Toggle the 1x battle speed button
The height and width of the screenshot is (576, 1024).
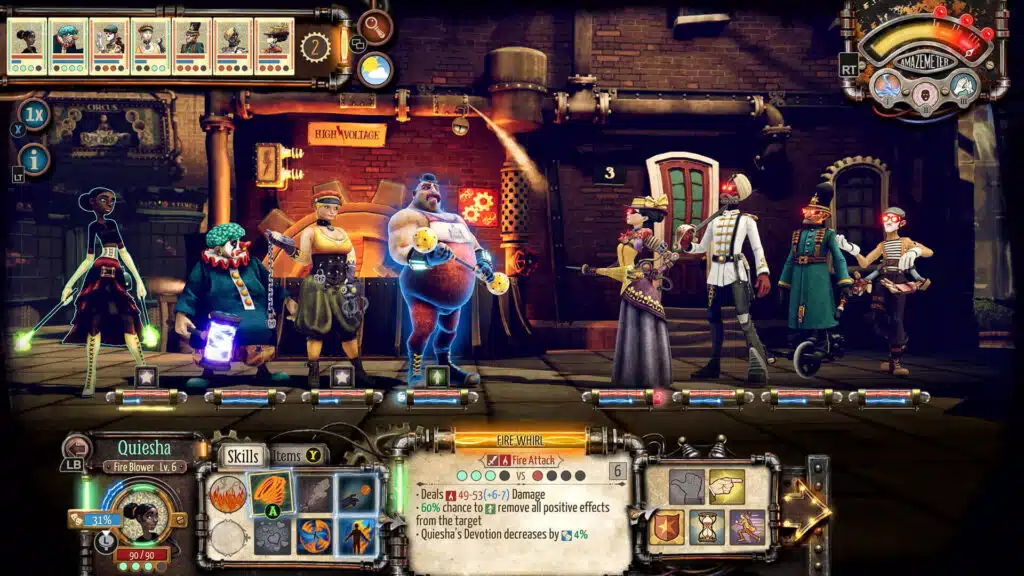pos(34,114)
